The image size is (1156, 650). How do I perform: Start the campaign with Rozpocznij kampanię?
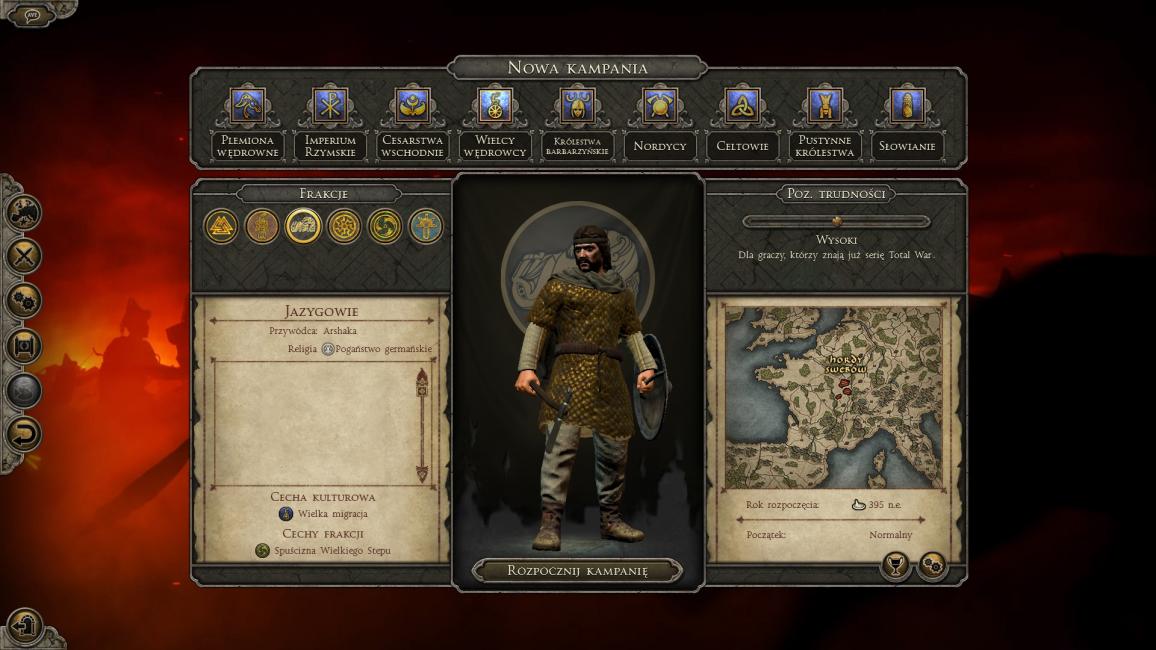click(577, 571)
